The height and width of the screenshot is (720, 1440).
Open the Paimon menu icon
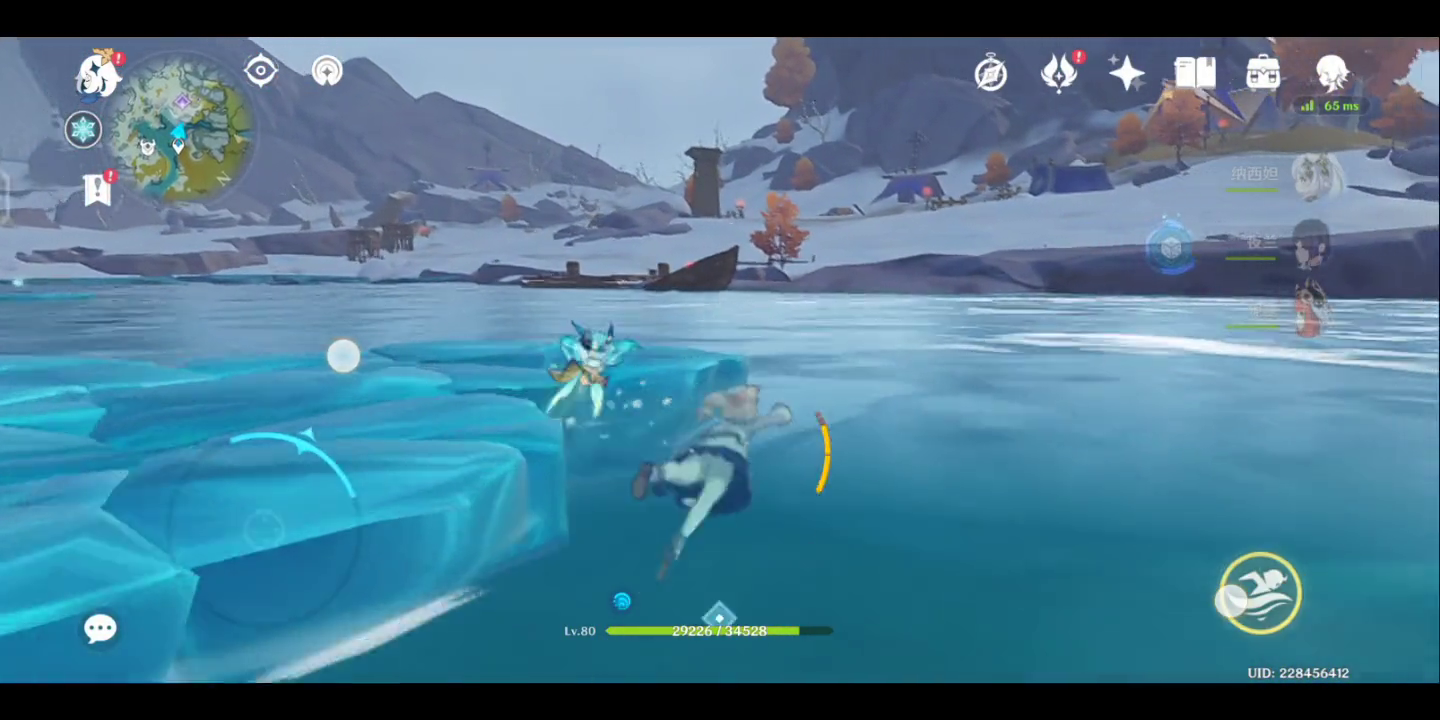pos(98,75)
